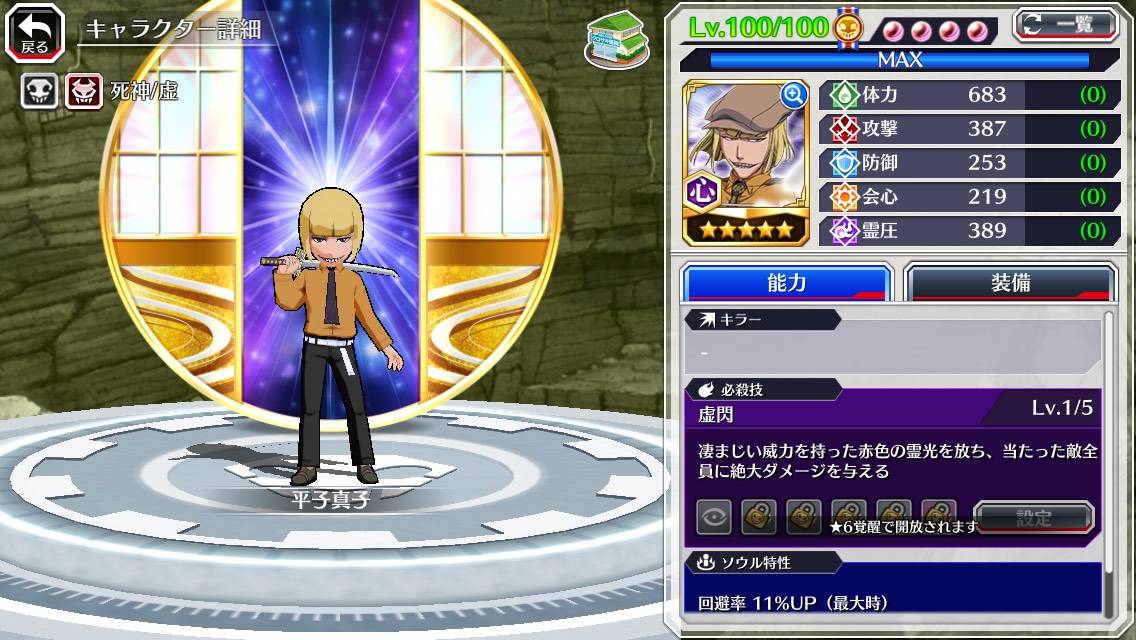1136x640 pixels.
Task: Switch to the 装備 tab
Action: [x=1010, y=283]
